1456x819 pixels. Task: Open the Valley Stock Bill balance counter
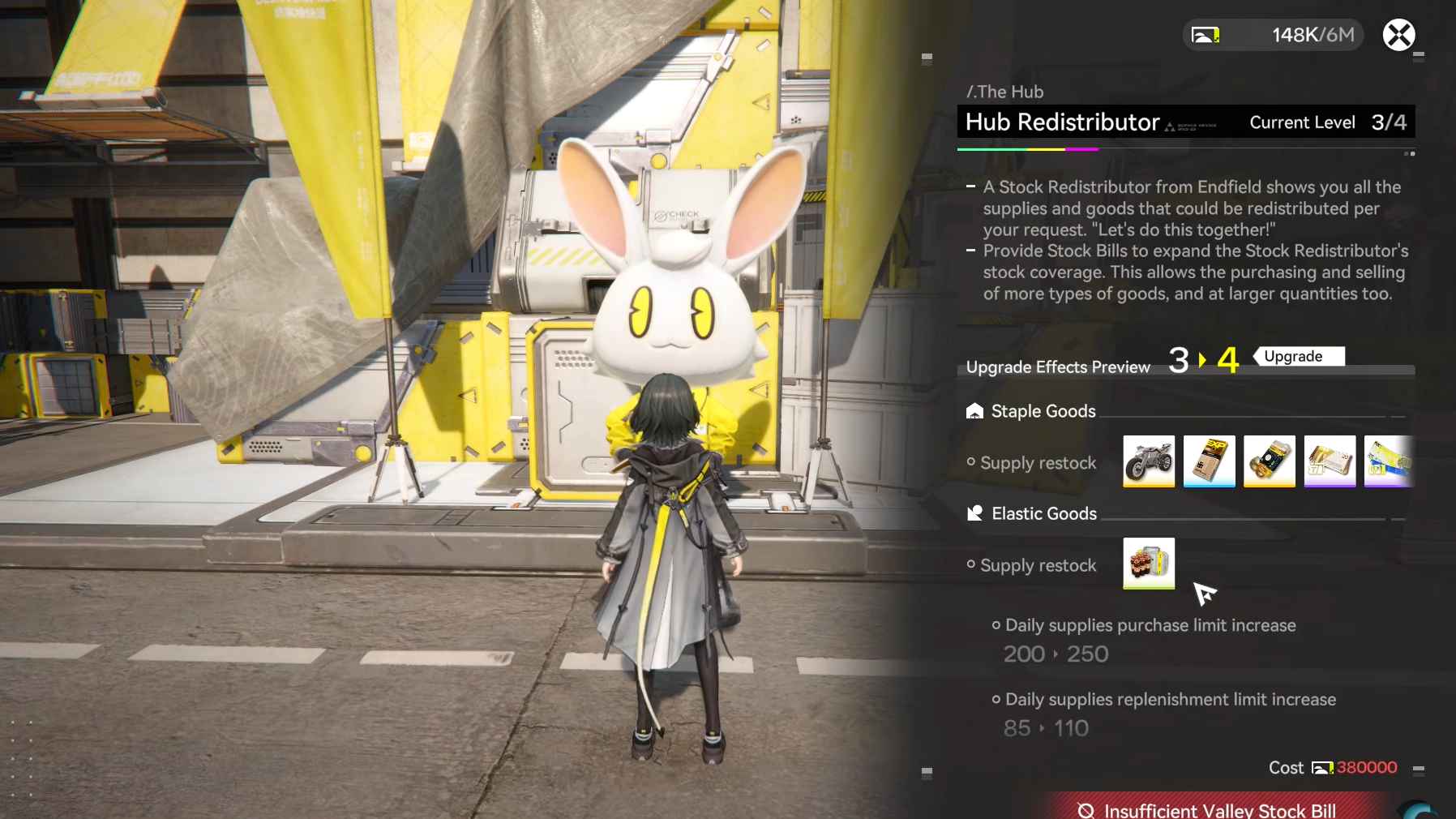pos(1273,35)
